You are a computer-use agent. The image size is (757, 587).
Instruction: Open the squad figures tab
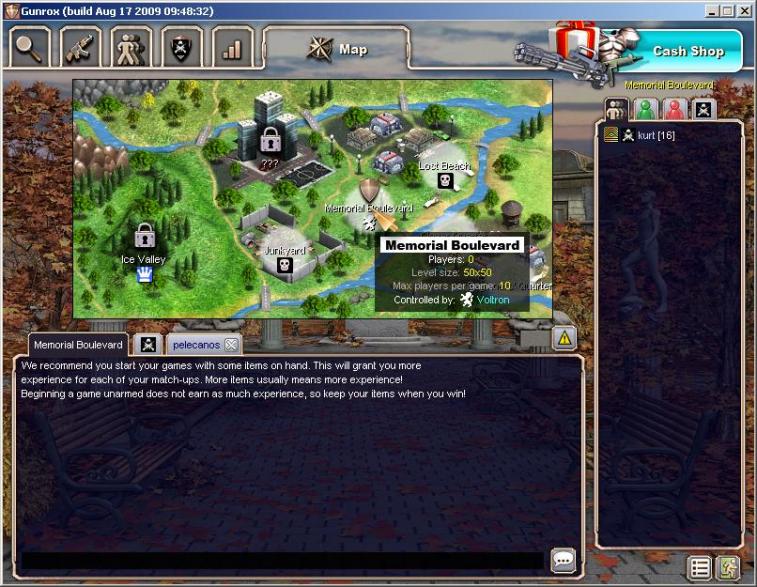point(131,47)
